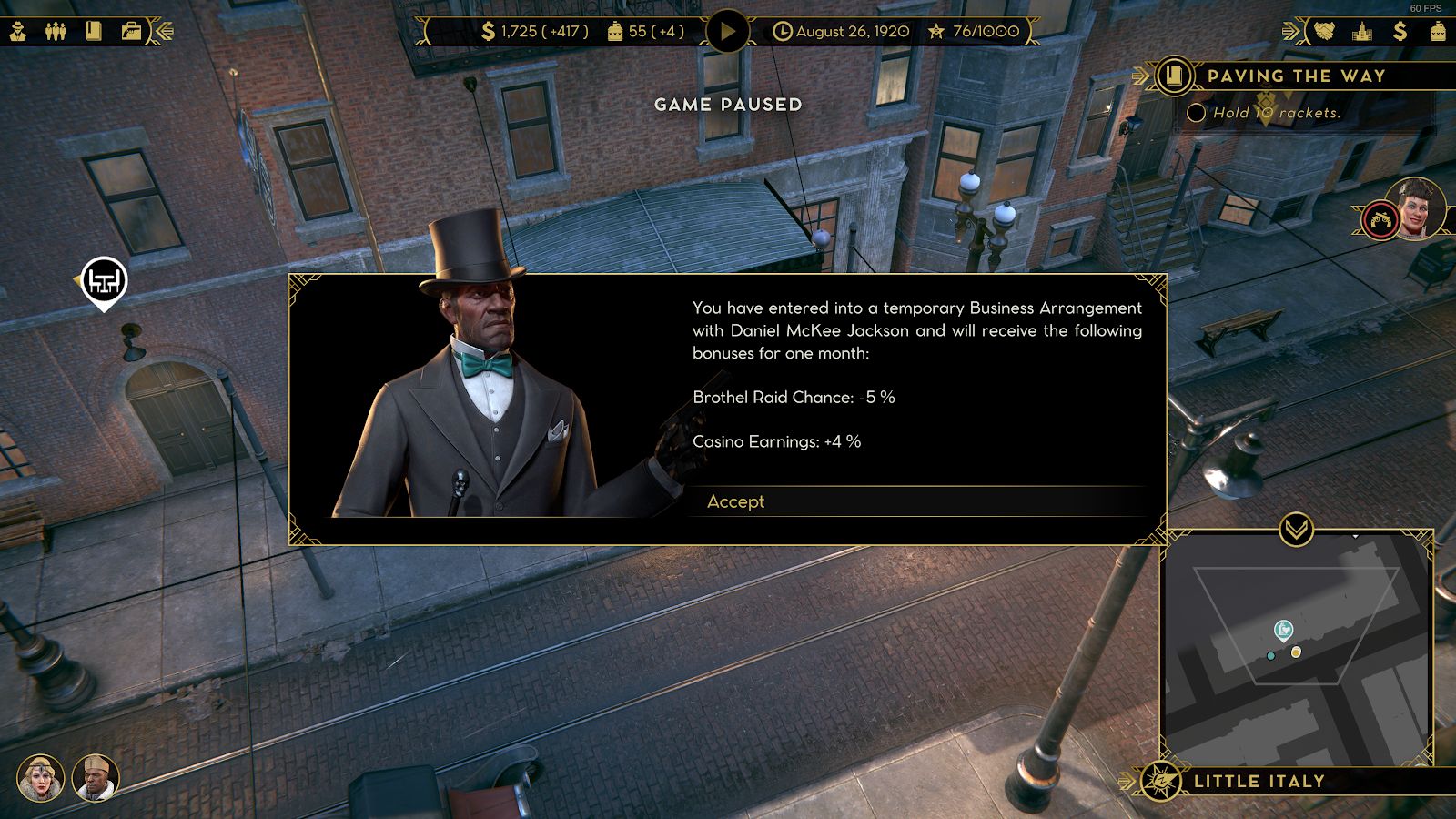The height and width of the screenshot is (819, 1456).
Task: Click the red-haired boss portrait notification
Action: pyautogui.click(x=1413, y=209)
